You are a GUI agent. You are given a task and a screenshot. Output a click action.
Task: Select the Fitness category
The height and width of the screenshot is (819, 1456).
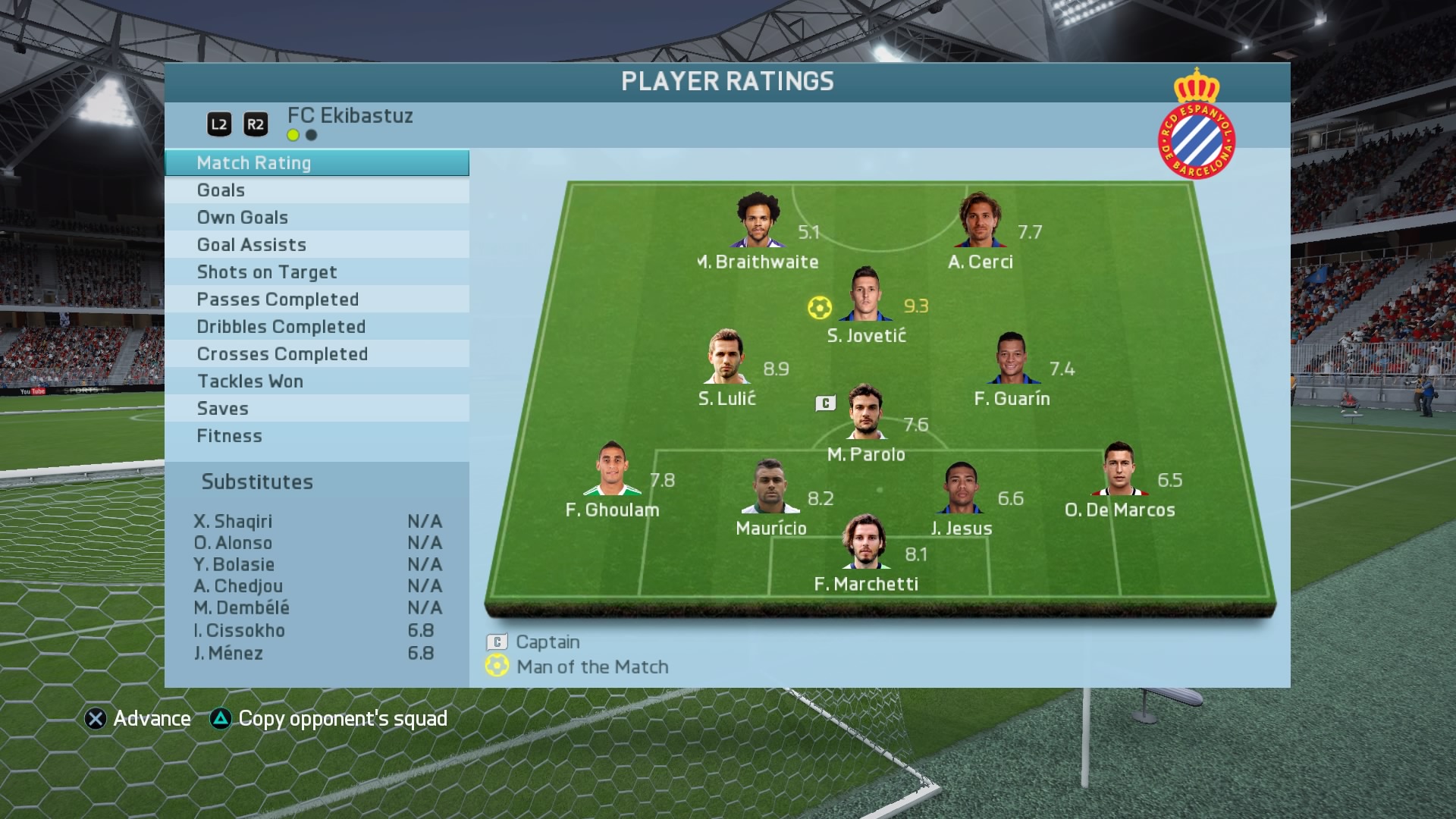pos(316,436)
